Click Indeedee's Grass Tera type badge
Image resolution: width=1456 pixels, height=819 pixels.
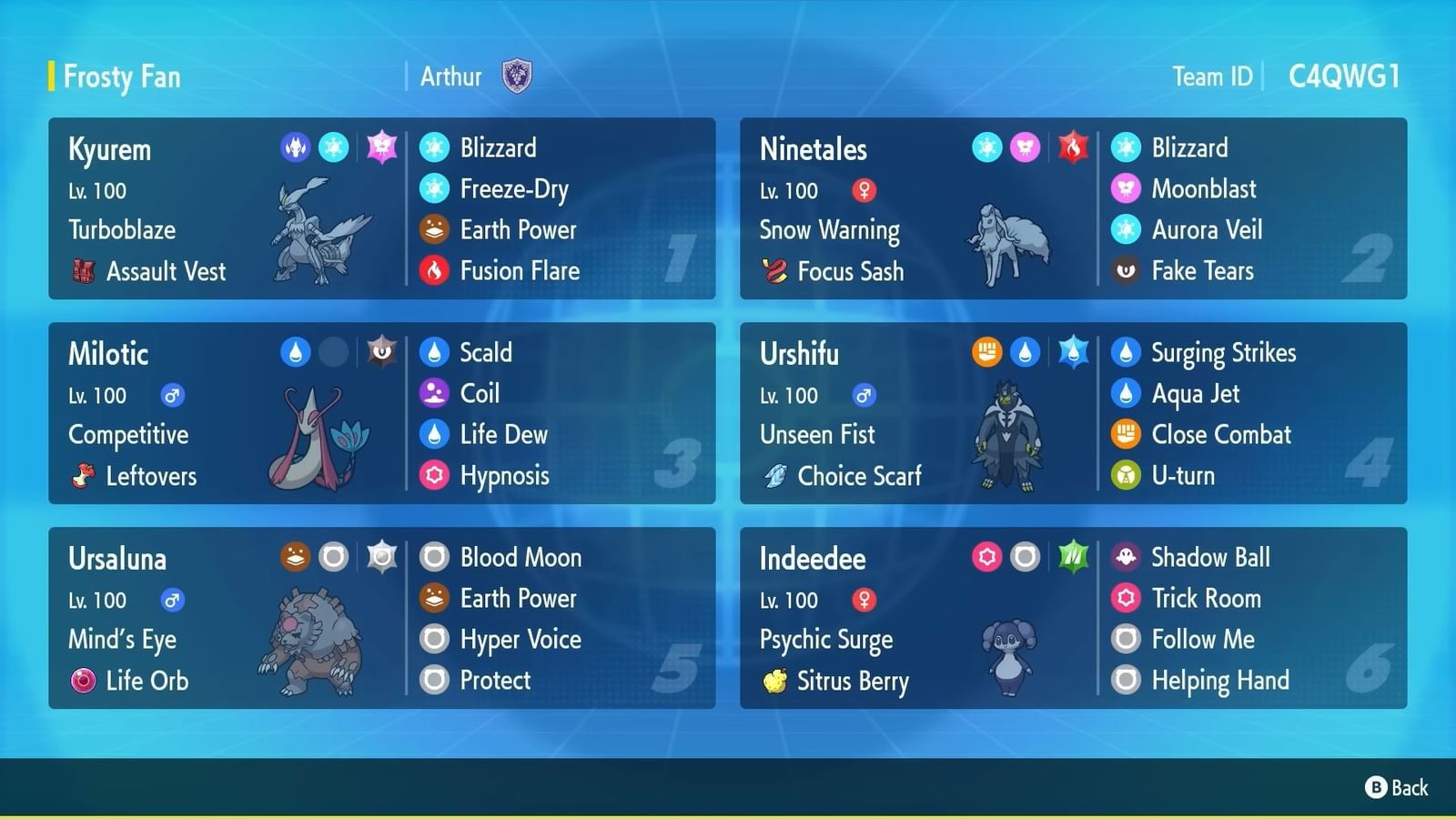pyautogui.click(x=1074, y=557)
